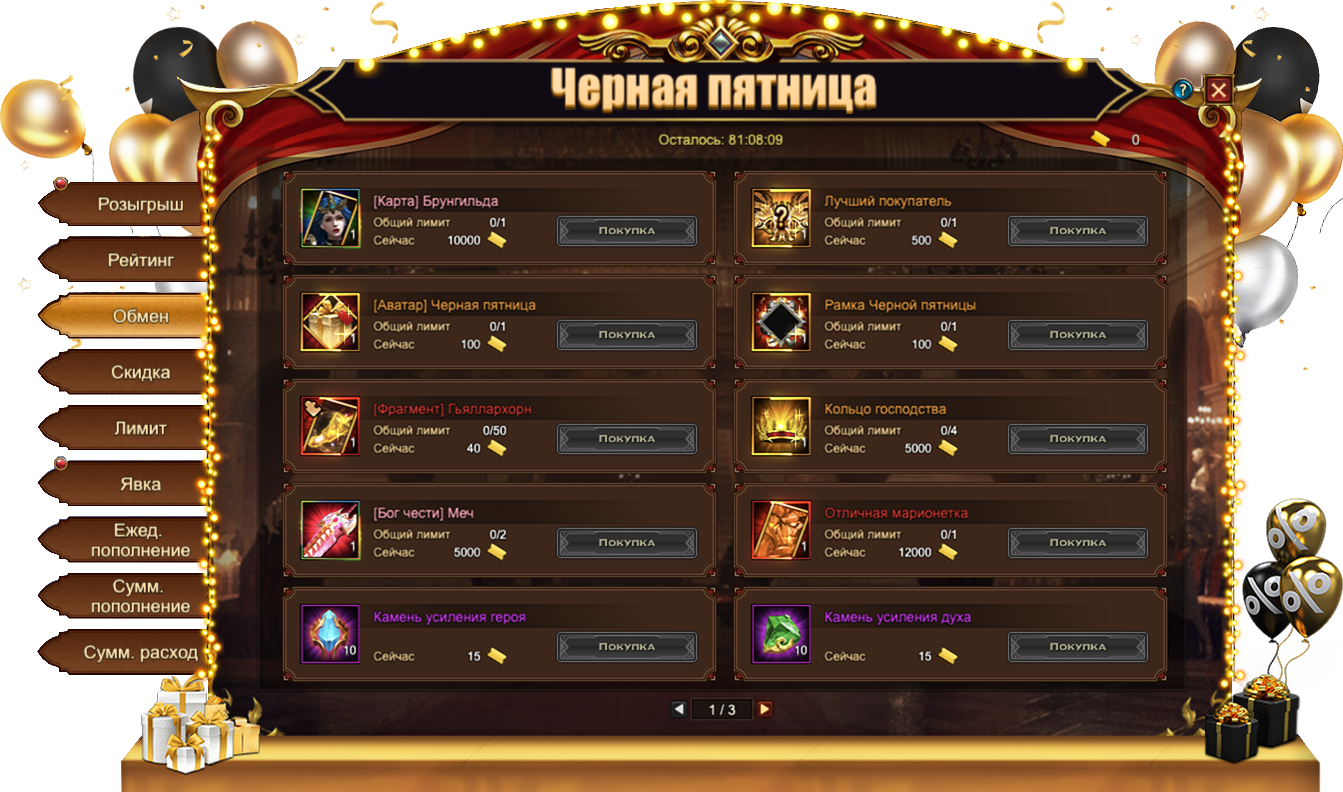The image size is (1343, 792).
Task: Select the Рамка Черной пятницы icon
Action: point(781,322)
